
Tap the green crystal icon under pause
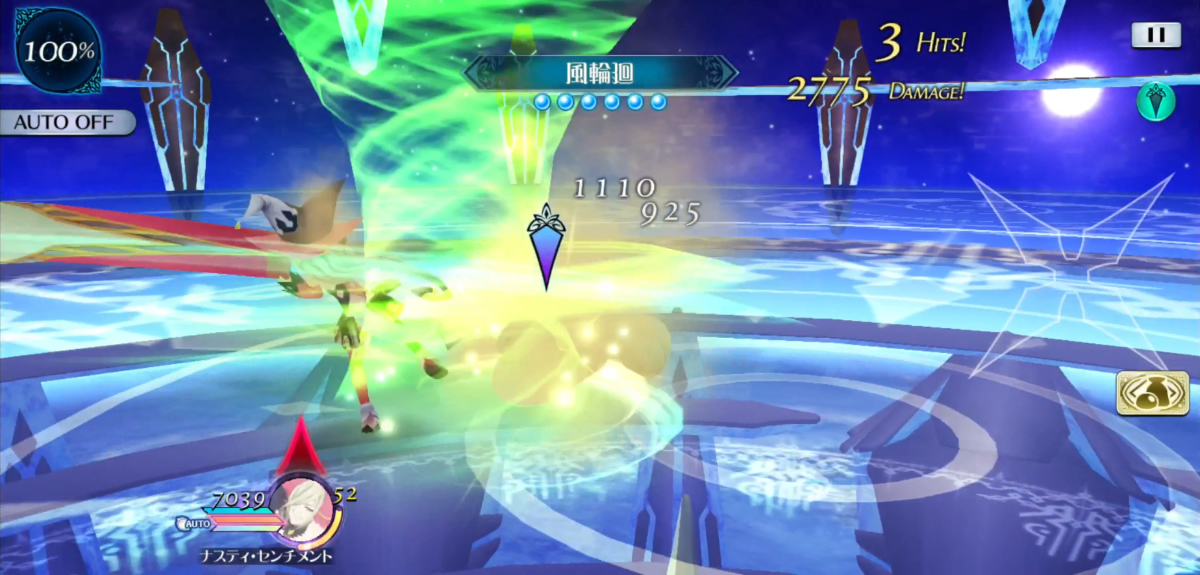[1155, 101]
